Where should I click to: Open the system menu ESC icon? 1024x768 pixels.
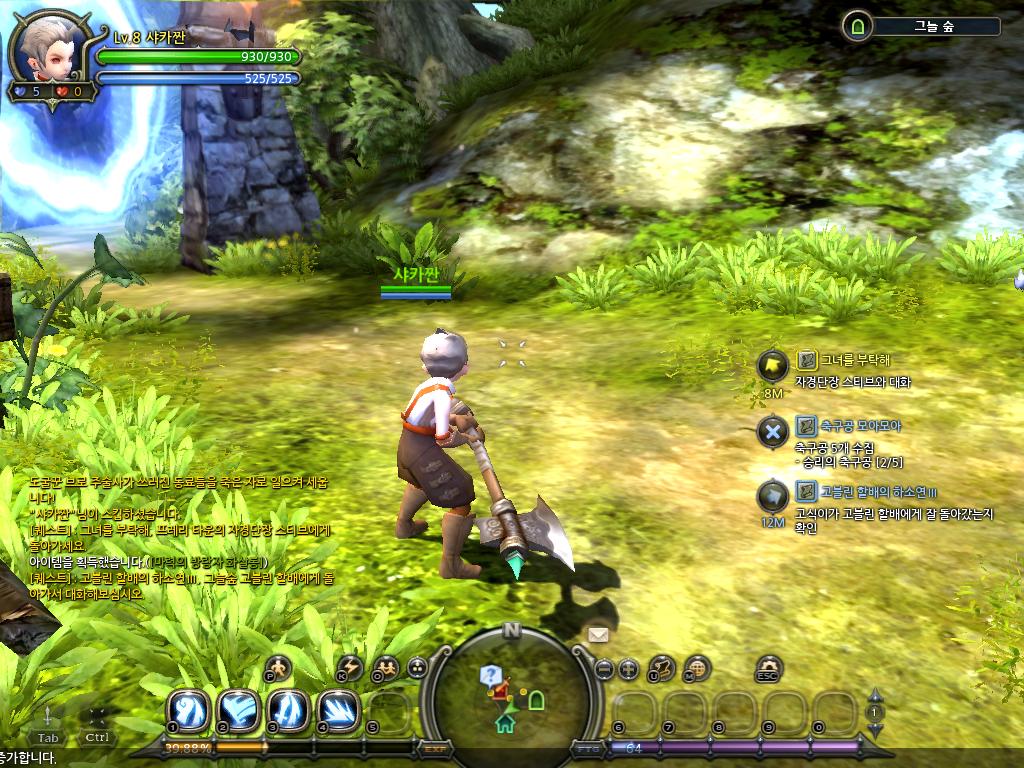click(x=768, y=668)
